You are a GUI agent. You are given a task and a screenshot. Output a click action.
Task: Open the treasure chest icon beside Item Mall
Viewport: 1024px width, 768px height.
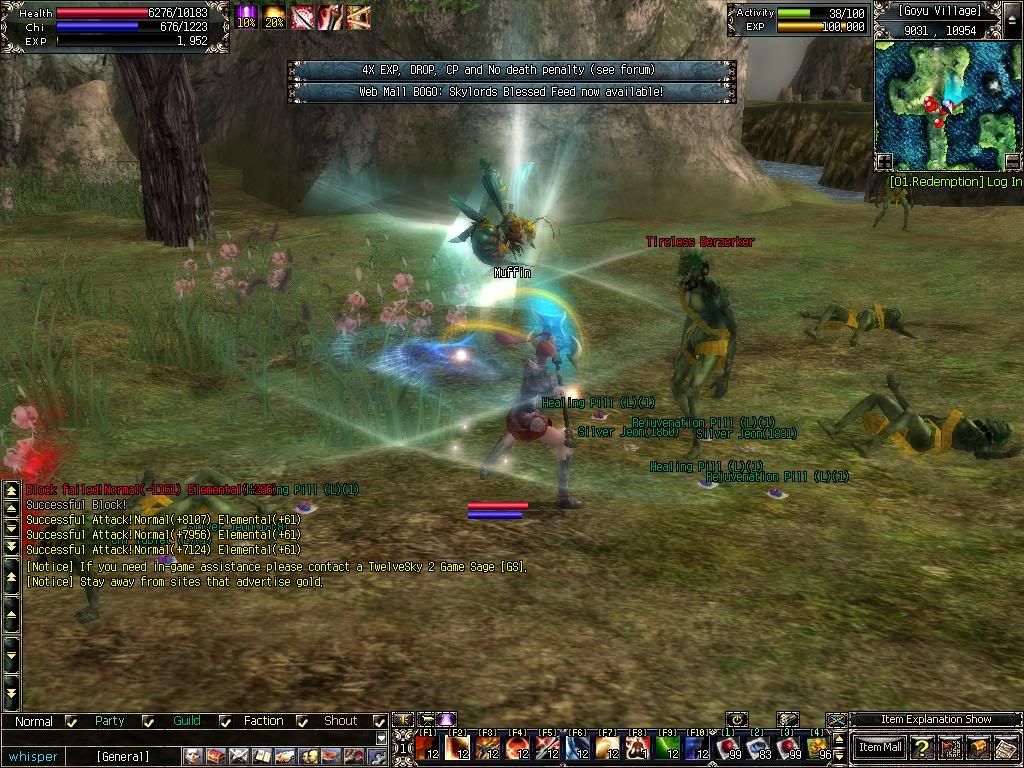[x=978, y=747]
